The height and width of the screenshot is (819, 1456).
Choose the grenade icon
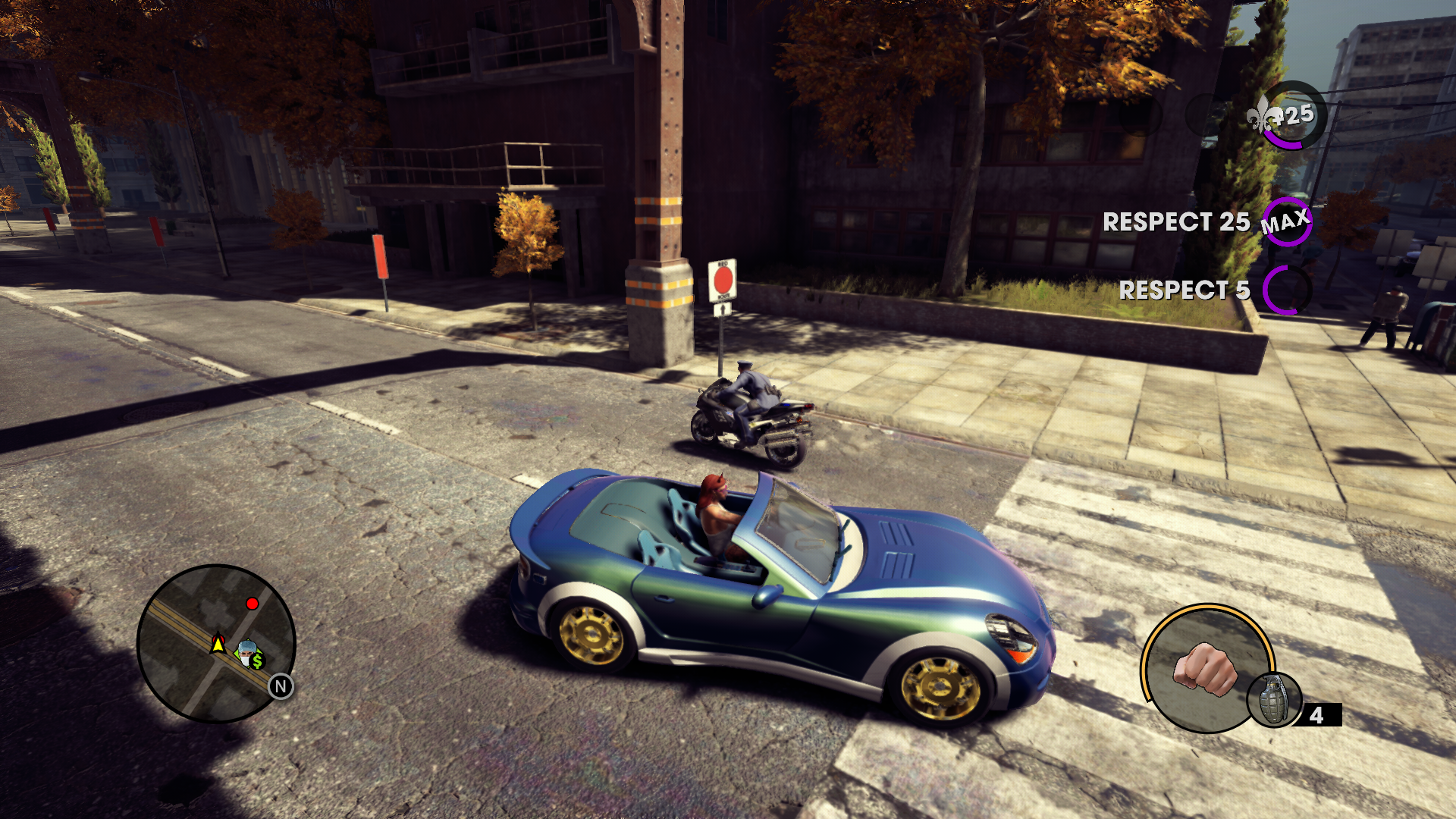click(1273, 700)
